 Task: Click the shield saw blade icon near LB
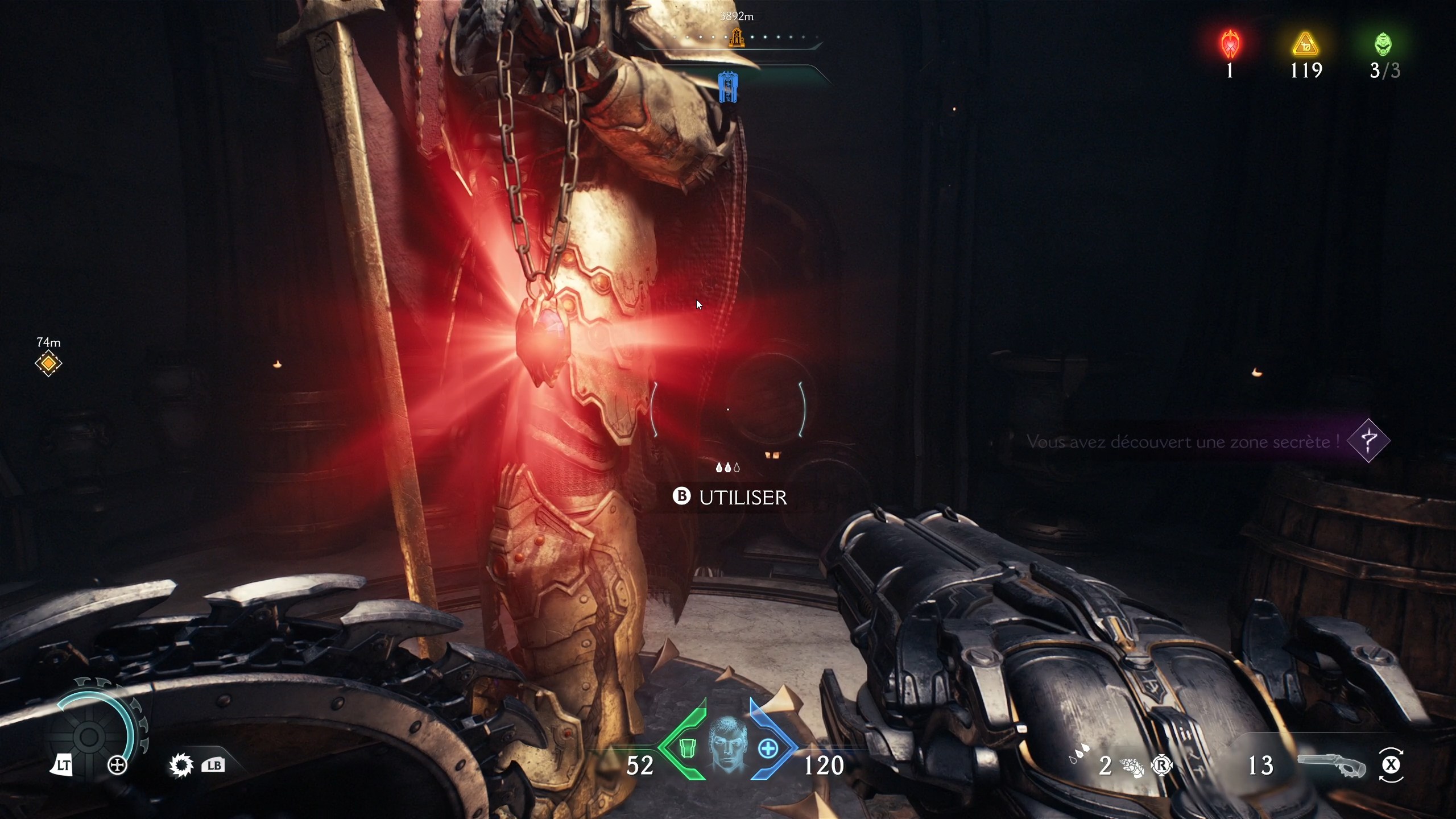point(180,766)
